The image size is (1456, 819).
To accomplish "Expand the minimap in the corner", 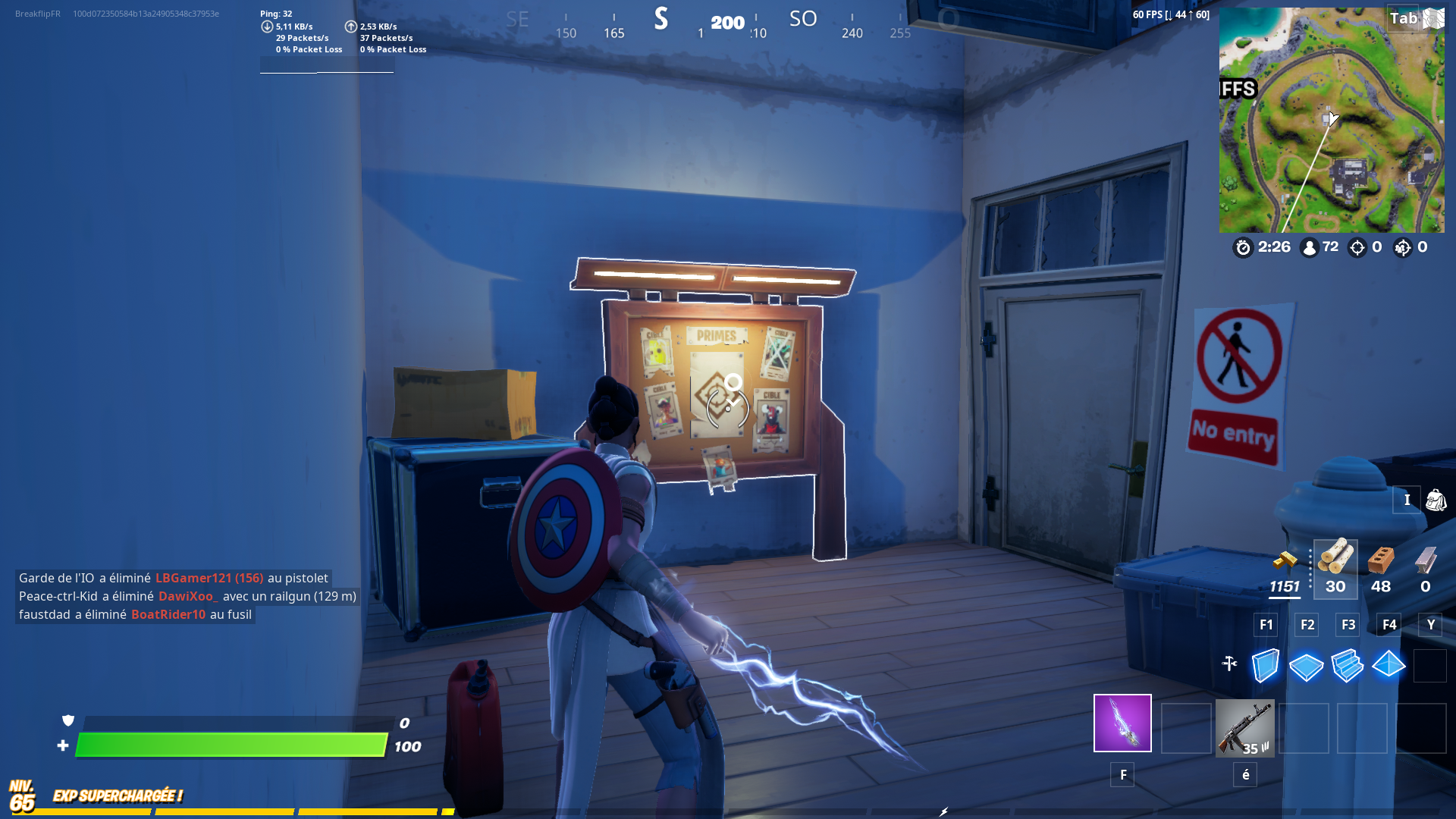I will [x=1332, y=121].
